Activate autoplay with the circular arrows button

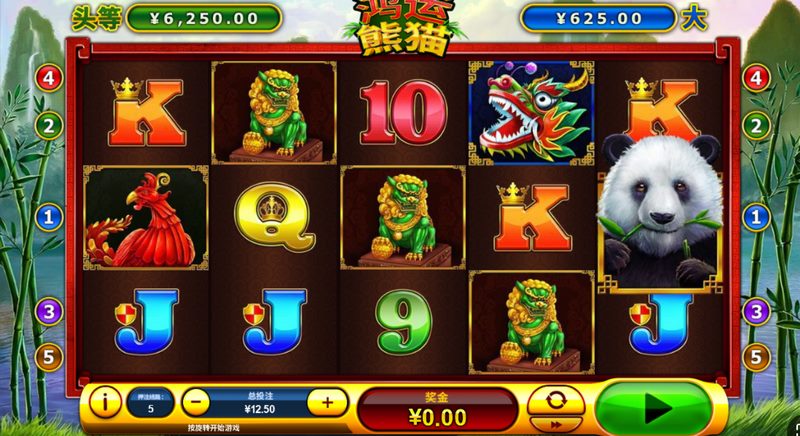556,400
